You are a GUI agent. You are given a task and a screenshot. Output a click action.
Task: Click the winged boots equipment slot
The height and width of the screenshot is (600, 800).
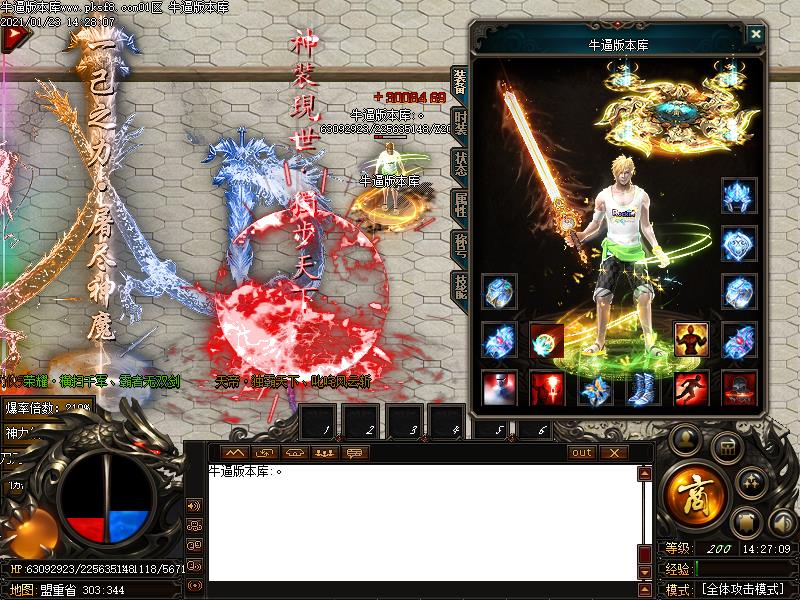tap(643, 388)
